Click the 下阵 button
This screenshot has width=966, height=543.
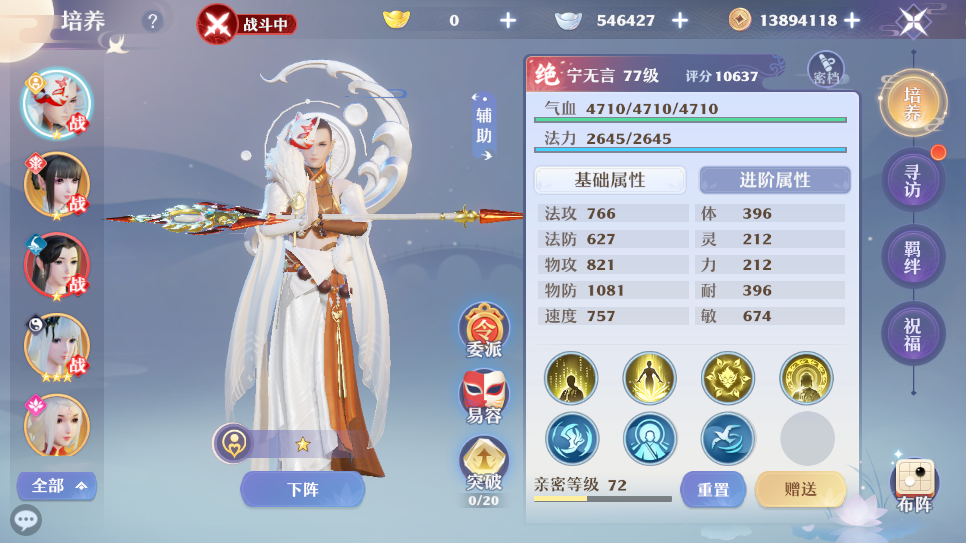click(x=302, y=489)
